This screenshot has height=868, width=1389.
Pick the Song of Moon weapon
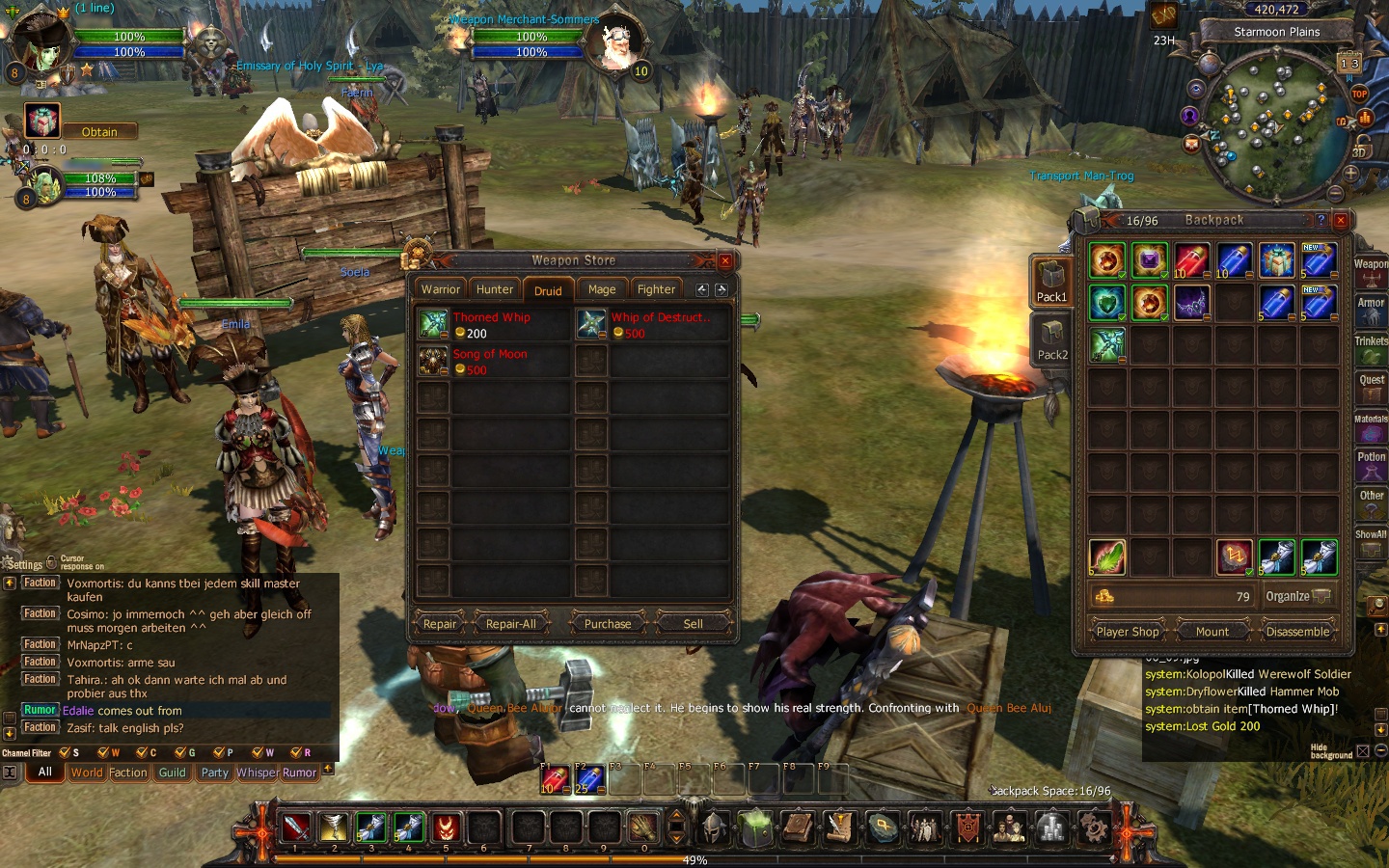click(492, 361)
